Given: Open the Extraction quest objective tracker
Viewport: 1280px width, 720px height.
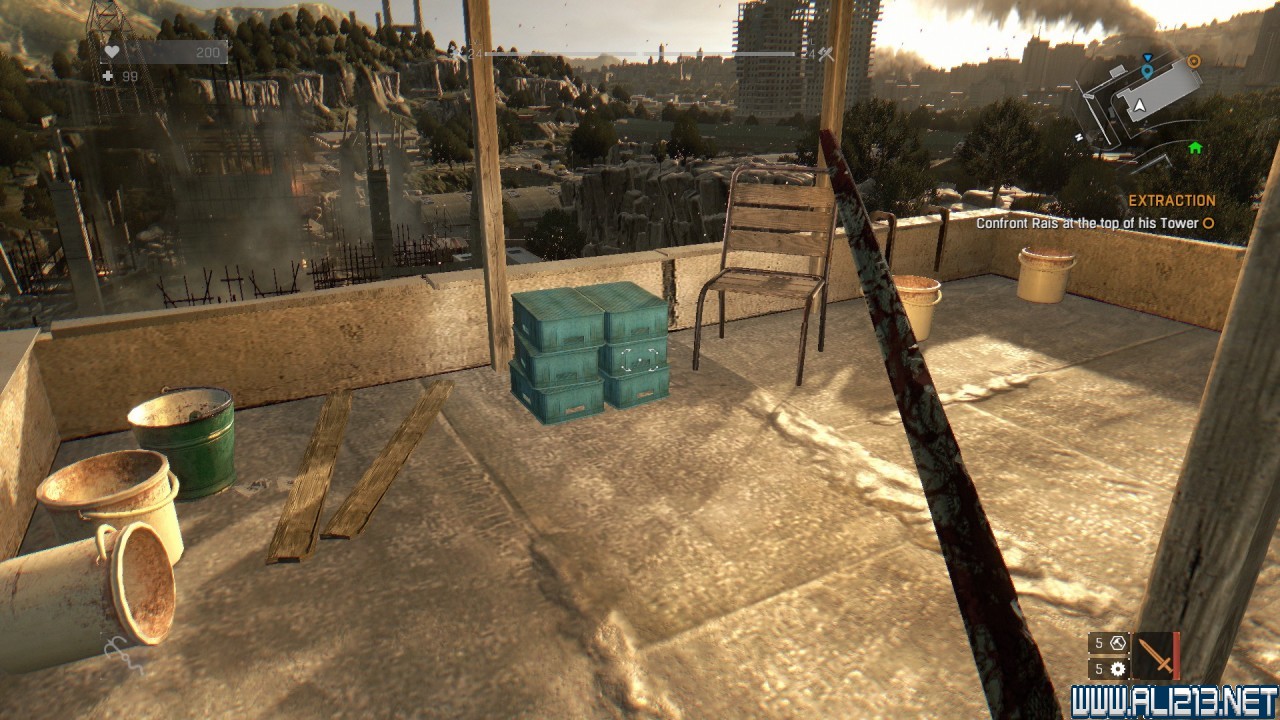Looking at the screenshot, I should tap(1172, 201).
